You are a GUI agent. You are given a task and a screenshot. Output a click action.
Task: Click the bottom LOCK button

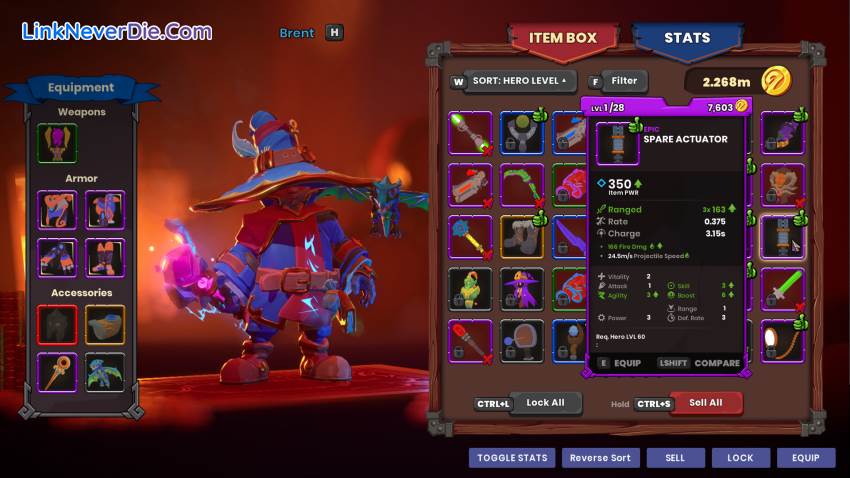click(x=740, y=458)
